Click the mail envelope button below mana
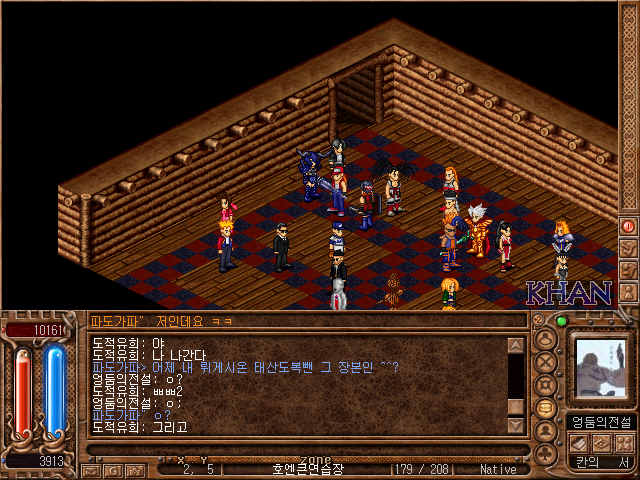The height and width of the screenshot is (480, 640). [x=90, y=469]
